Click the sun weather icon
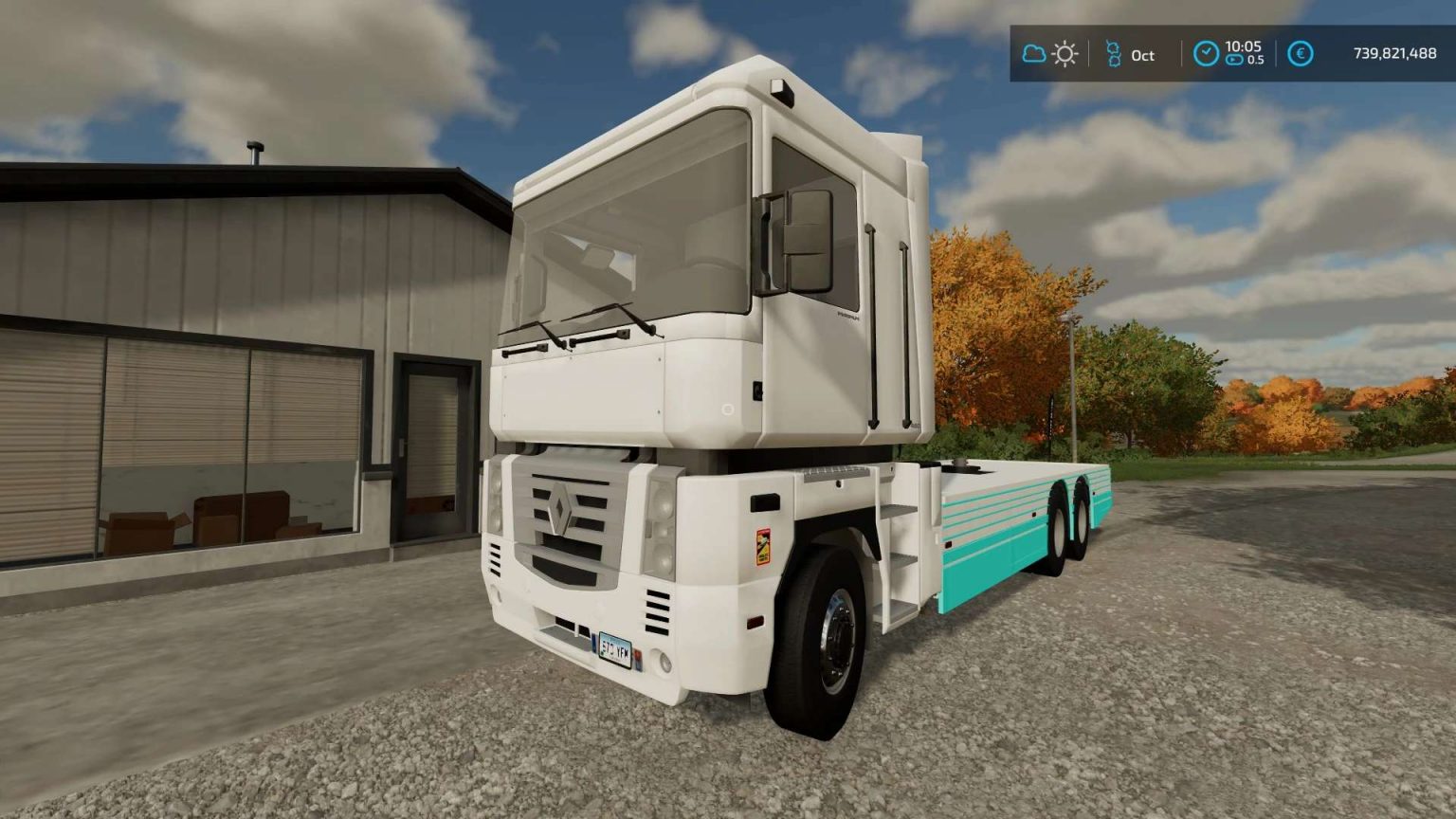Screen dimensions: 1456x819 click(x=1065, y=54)
